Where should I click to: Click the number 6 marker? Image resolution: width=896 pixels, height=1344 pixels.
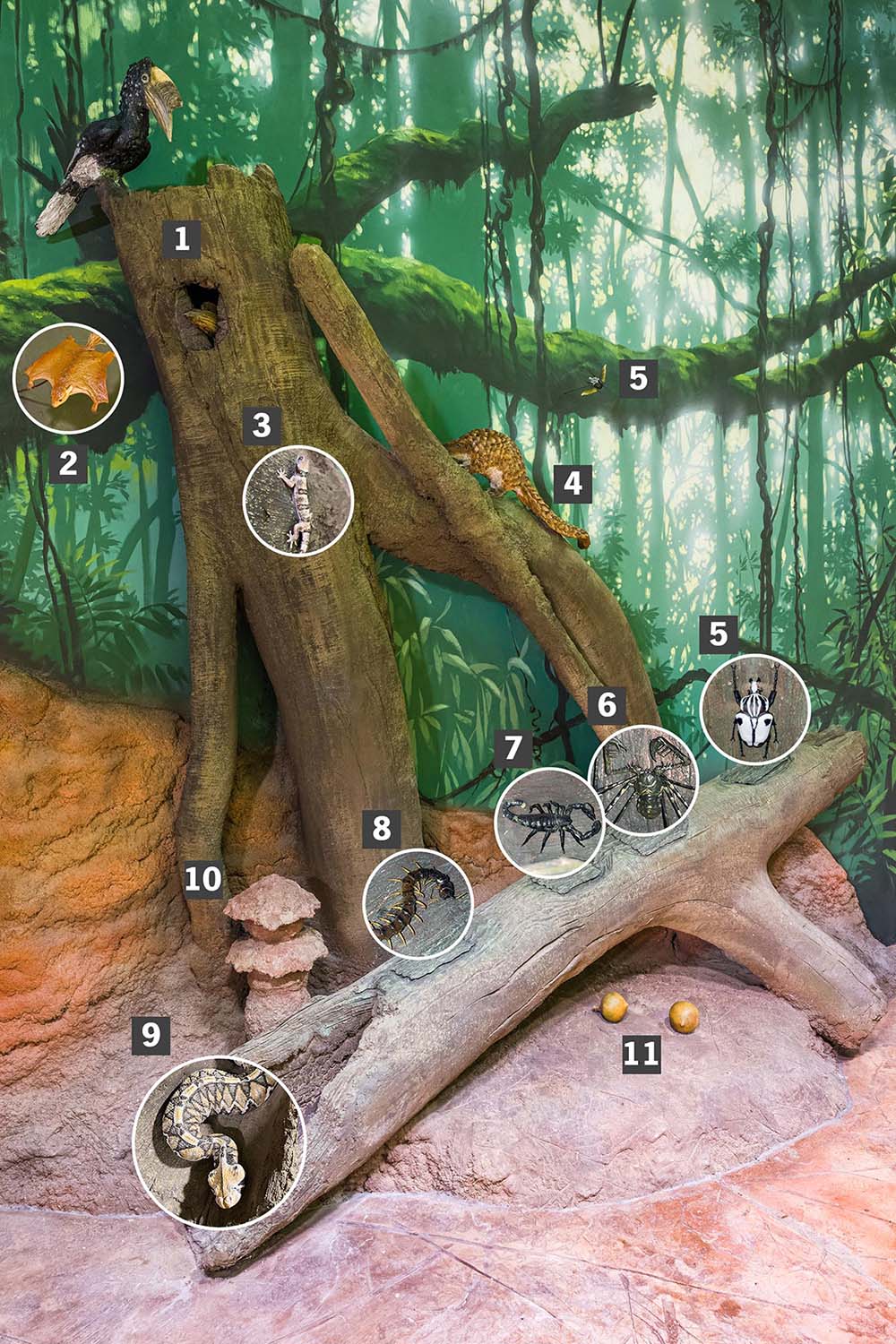click(x=607, y=705)
